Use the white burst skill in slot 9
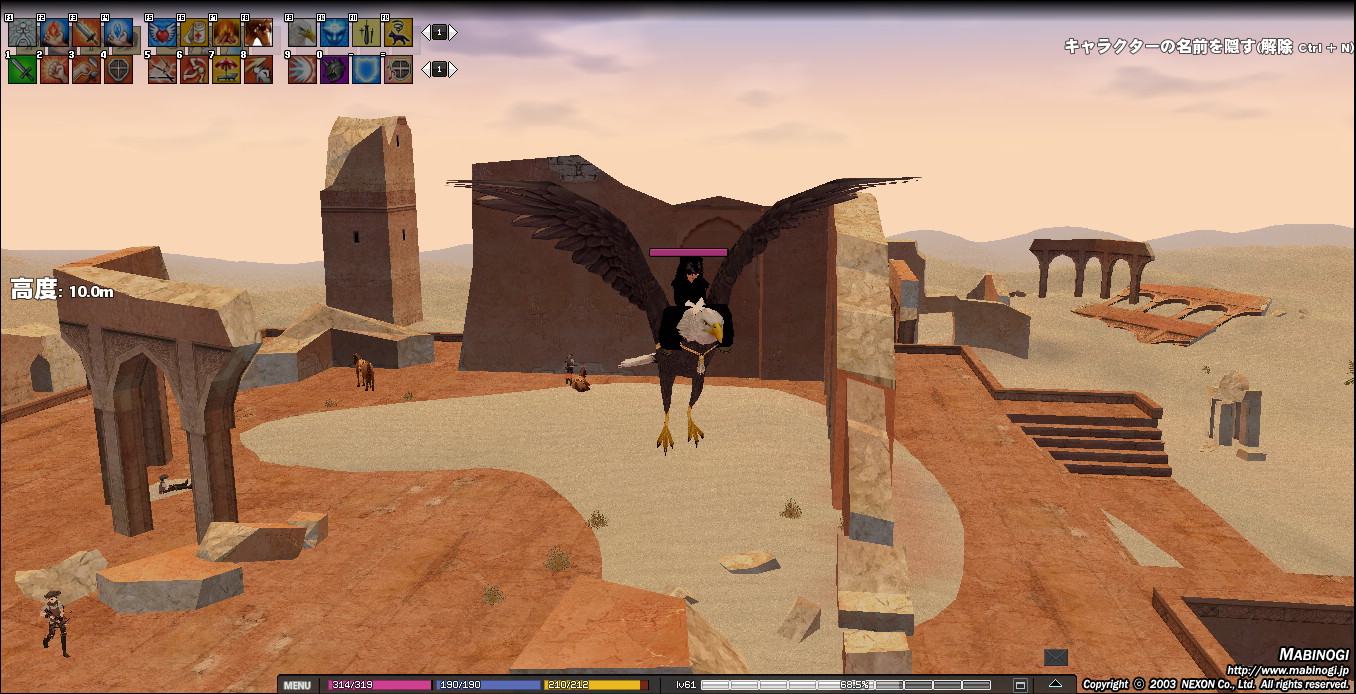This screenshot has width=1356, height=694. click(x=302, y=69)
